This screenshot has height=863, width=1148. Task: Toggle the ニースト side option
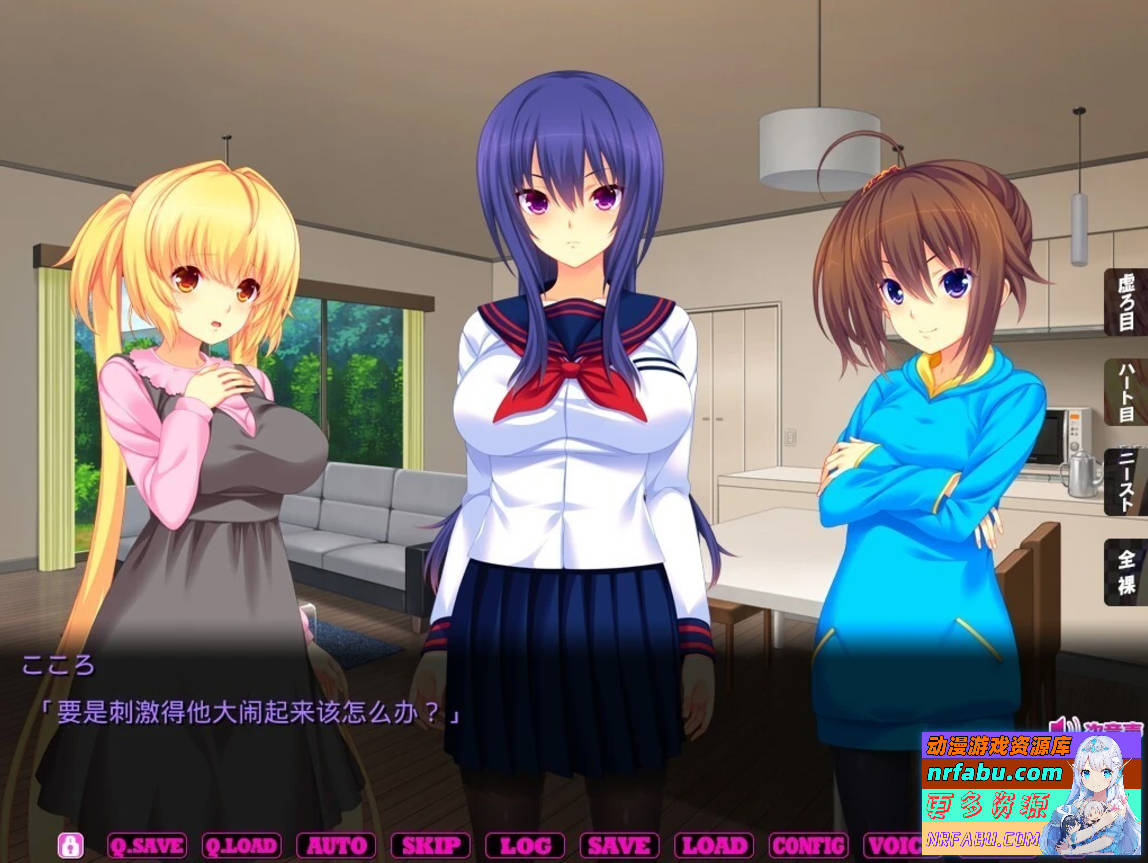click(1126, 482)
